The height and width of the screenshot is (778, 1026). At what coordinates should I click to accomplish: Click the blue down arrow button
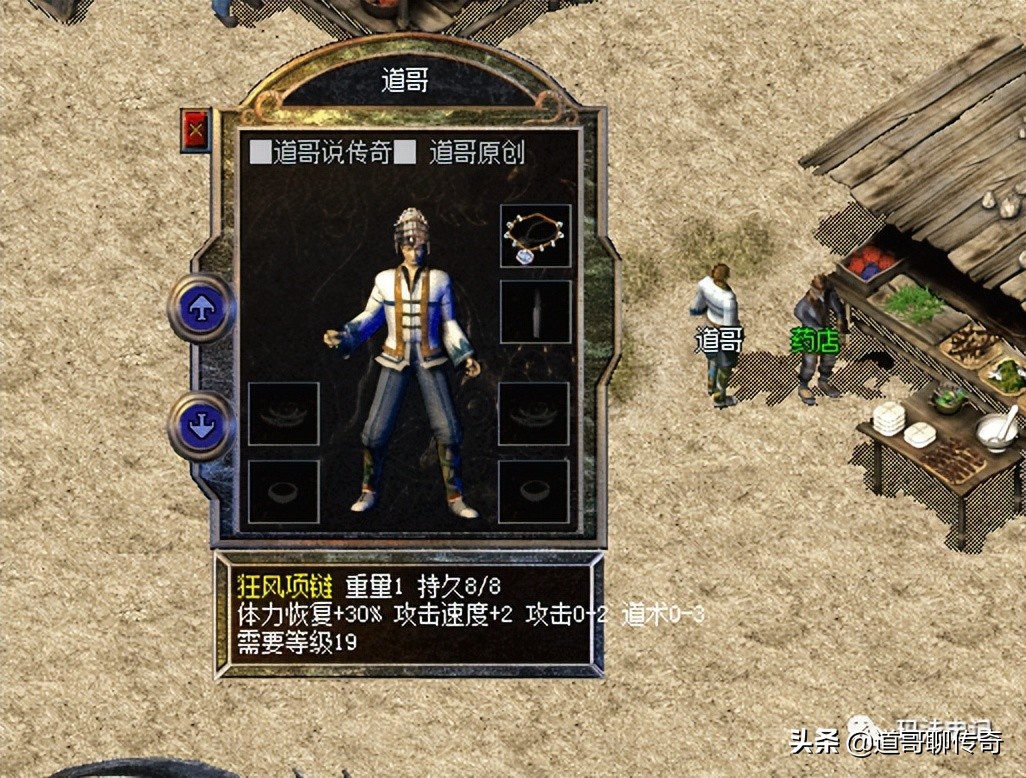pyautogui.click(x=202, y=427)
